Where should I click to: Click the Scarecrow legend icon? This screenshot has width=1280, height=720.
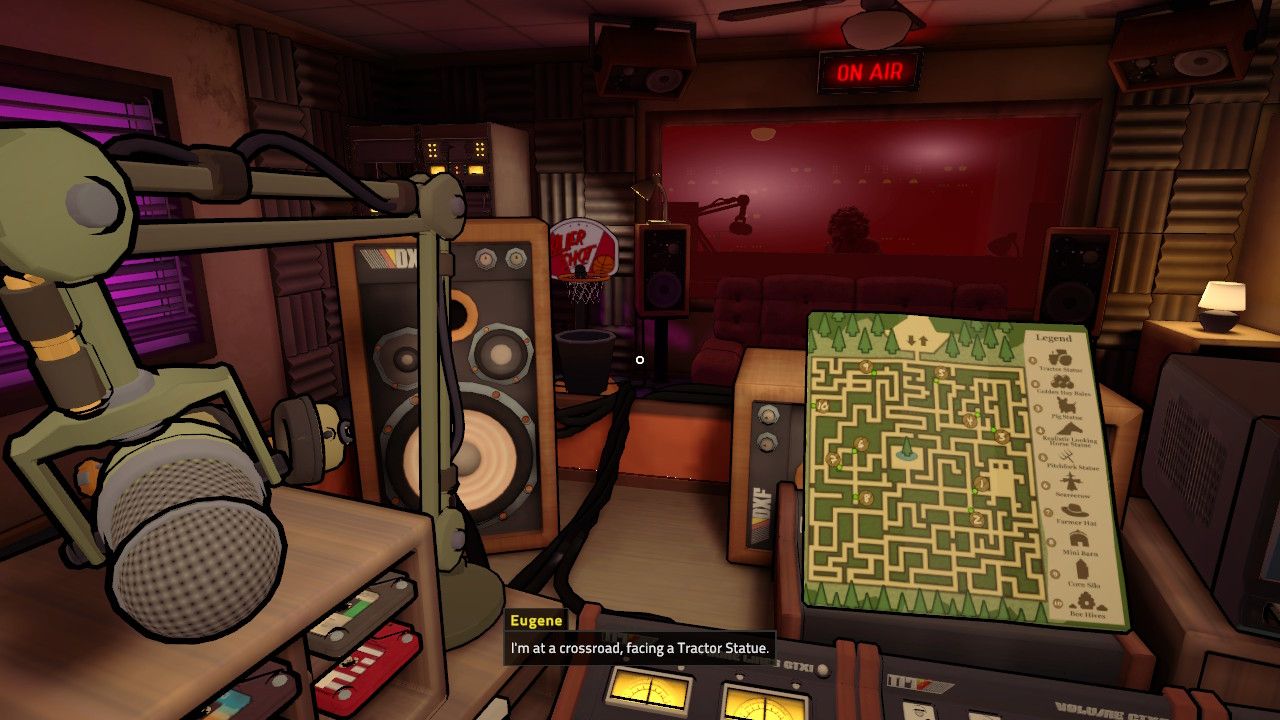tap(1069, 483)
